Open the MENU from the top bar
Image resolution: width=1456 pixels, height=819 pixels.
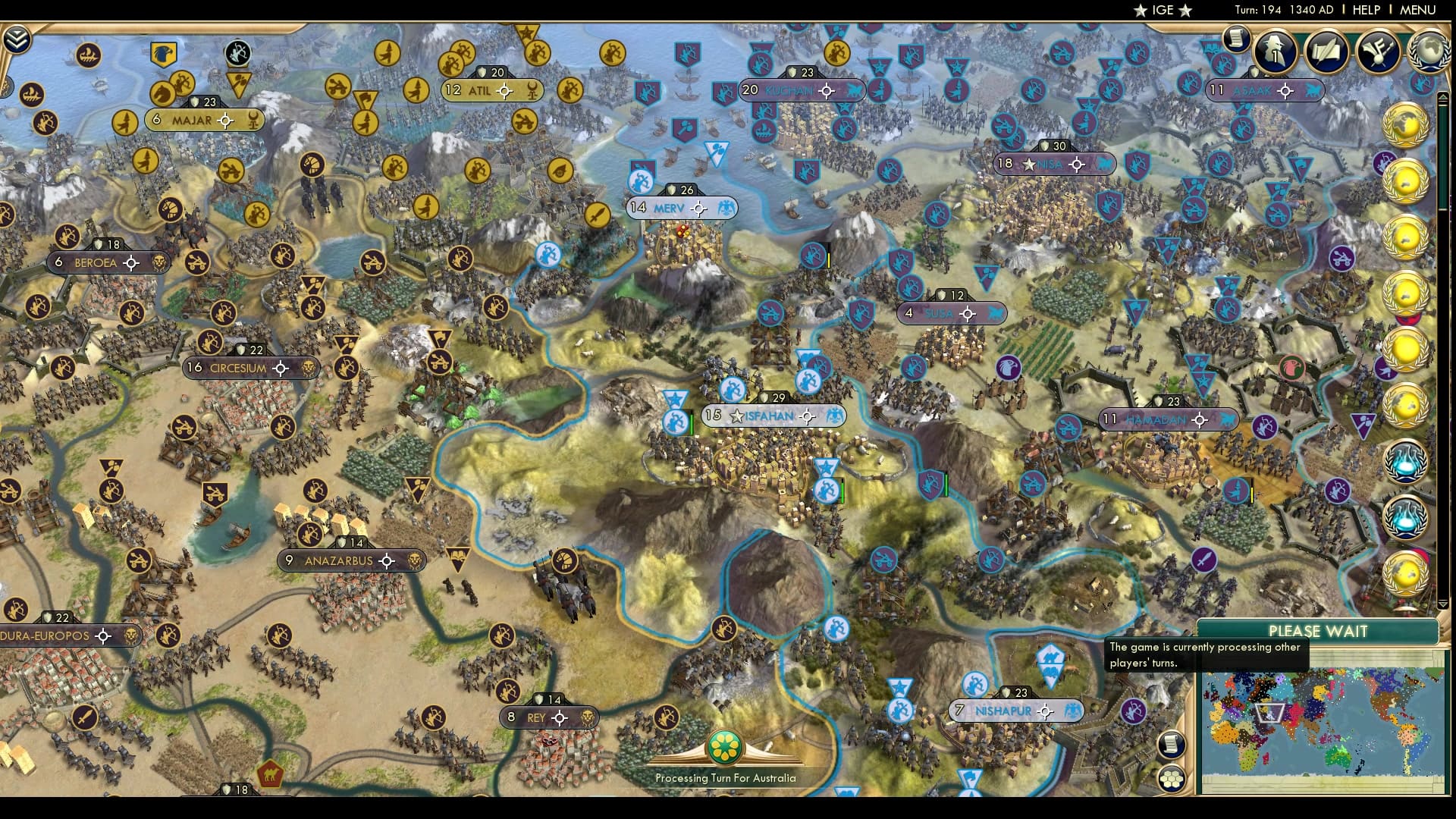click(1424, 11)
